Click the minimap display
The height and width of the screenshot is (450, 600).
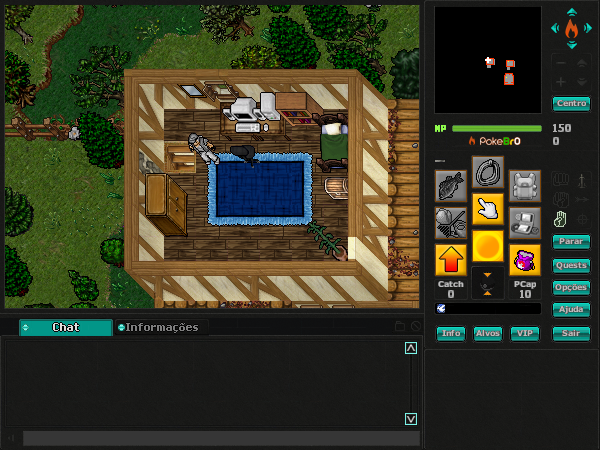(x=488, y=60)
